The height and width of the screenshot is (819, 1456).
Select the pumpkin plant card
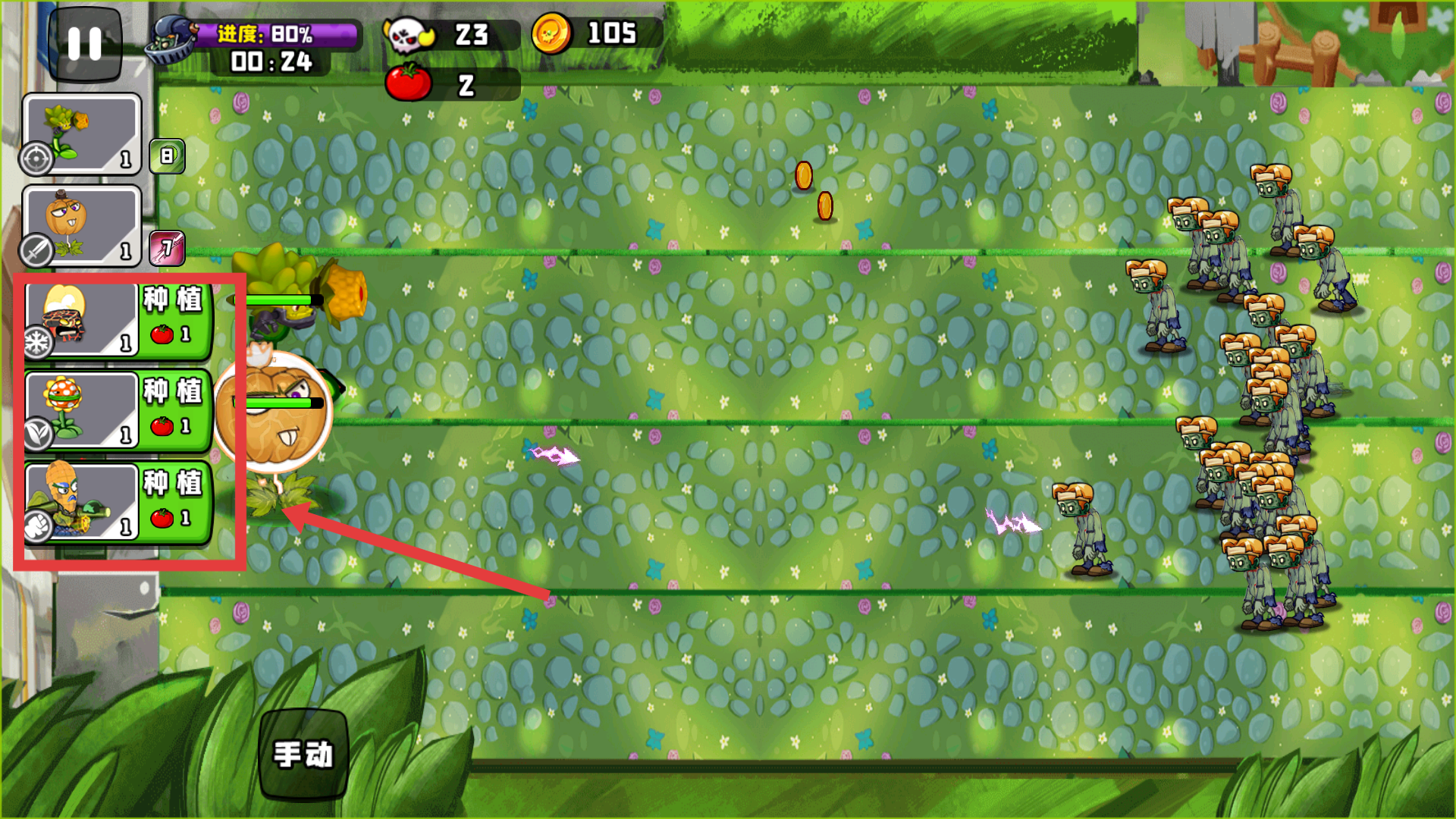click(82, 225)
